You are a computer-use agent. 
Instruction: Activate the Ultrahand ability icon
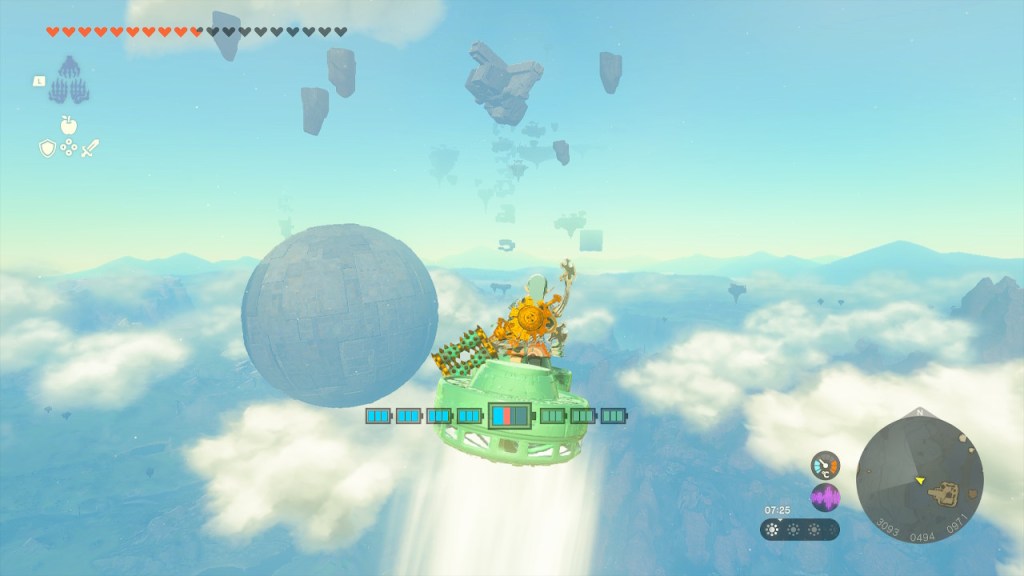(68, 79)
